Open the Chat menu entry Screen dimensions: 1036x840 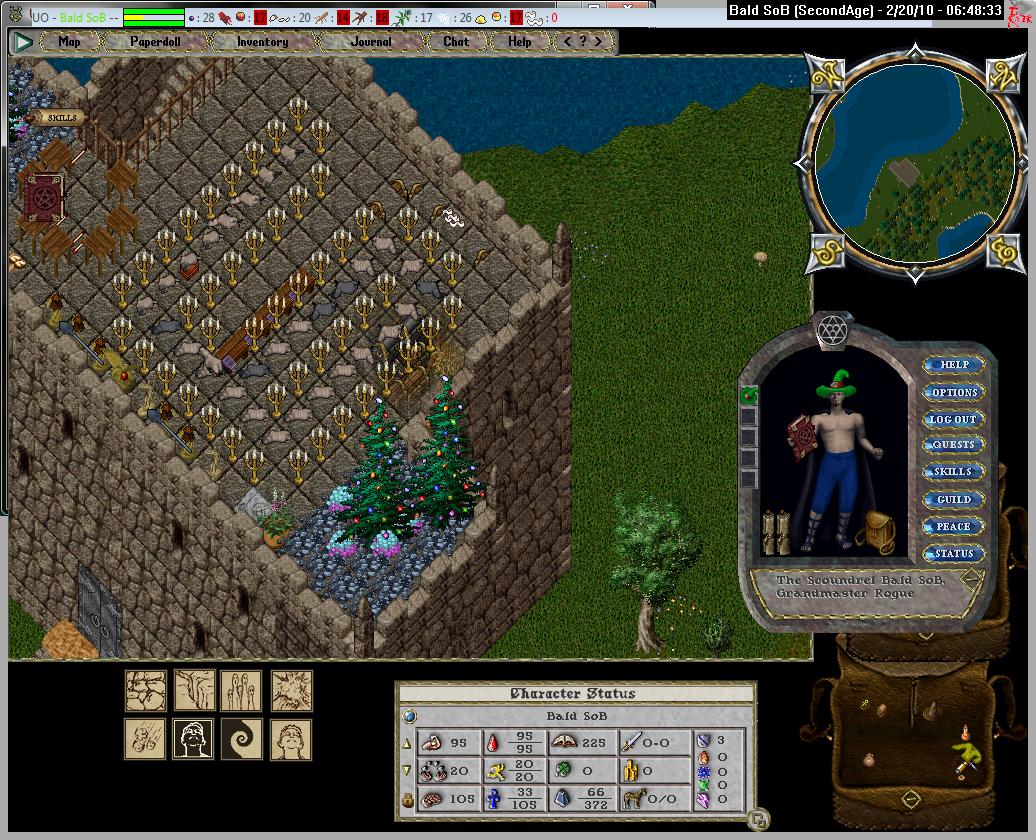pos(456,42)
